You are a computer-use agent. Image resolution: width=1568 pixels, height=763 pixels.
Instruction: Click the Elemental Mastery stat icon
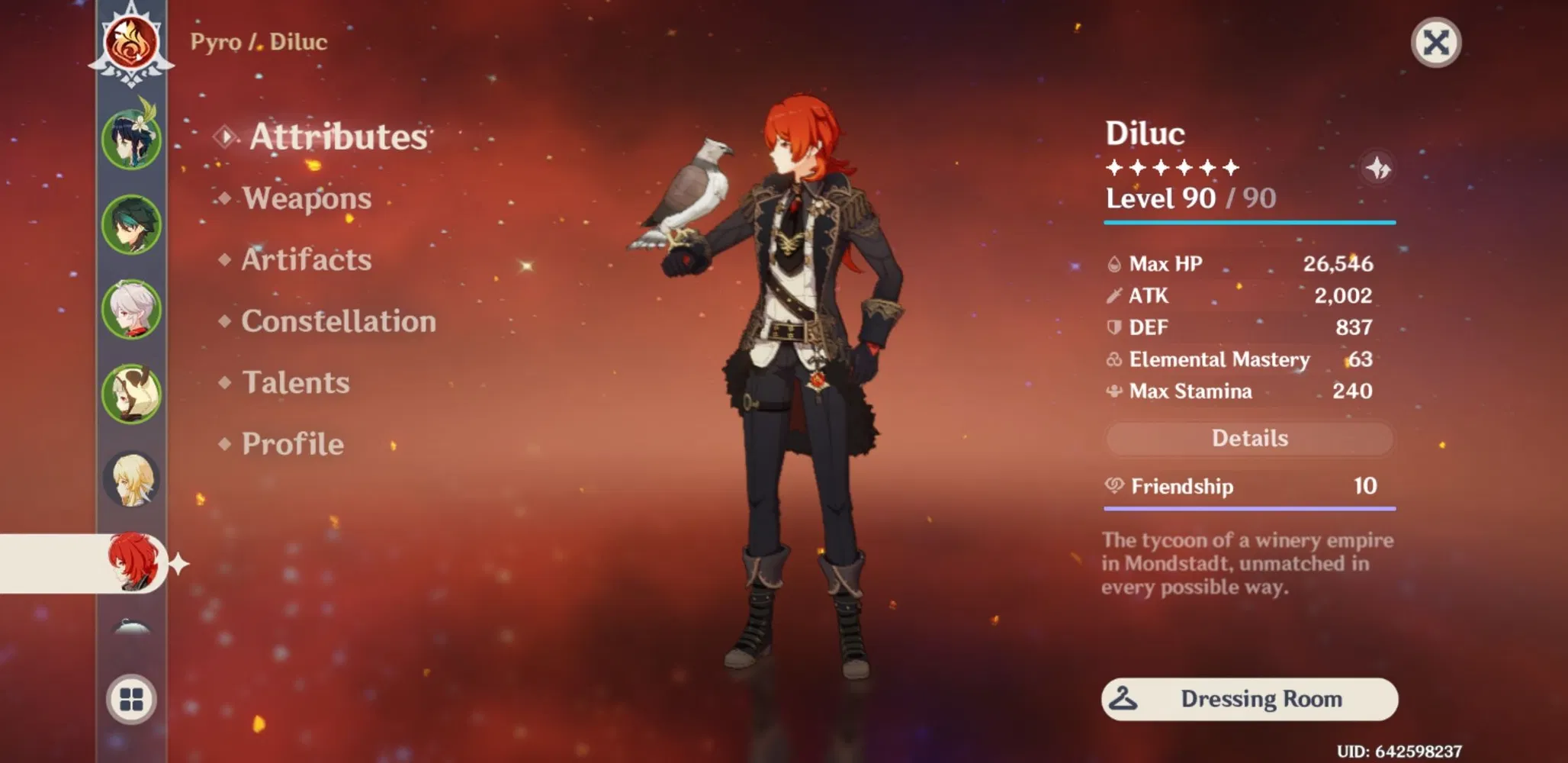1113,359
